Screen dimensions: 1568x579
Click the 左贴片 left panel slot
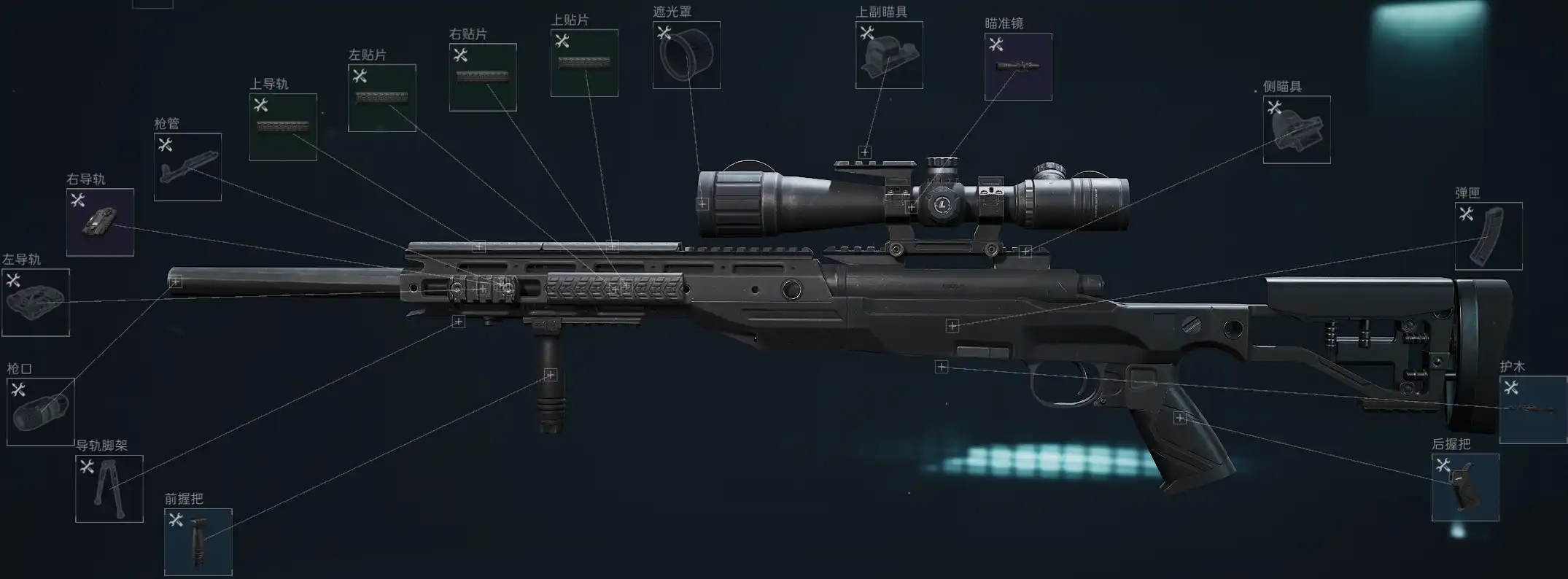tap(382, 98)
